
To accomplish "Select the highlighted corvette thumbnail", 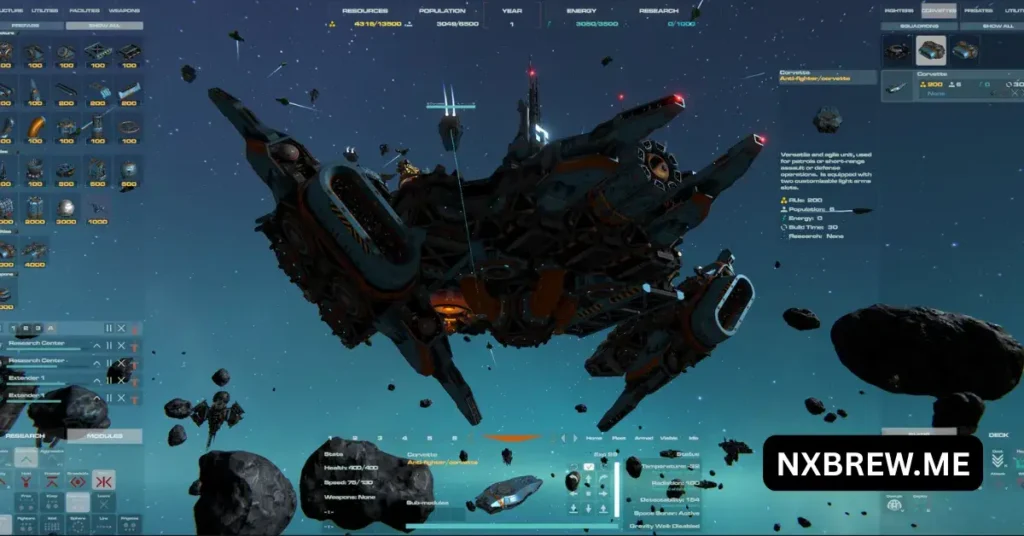I will coord(930,50).
